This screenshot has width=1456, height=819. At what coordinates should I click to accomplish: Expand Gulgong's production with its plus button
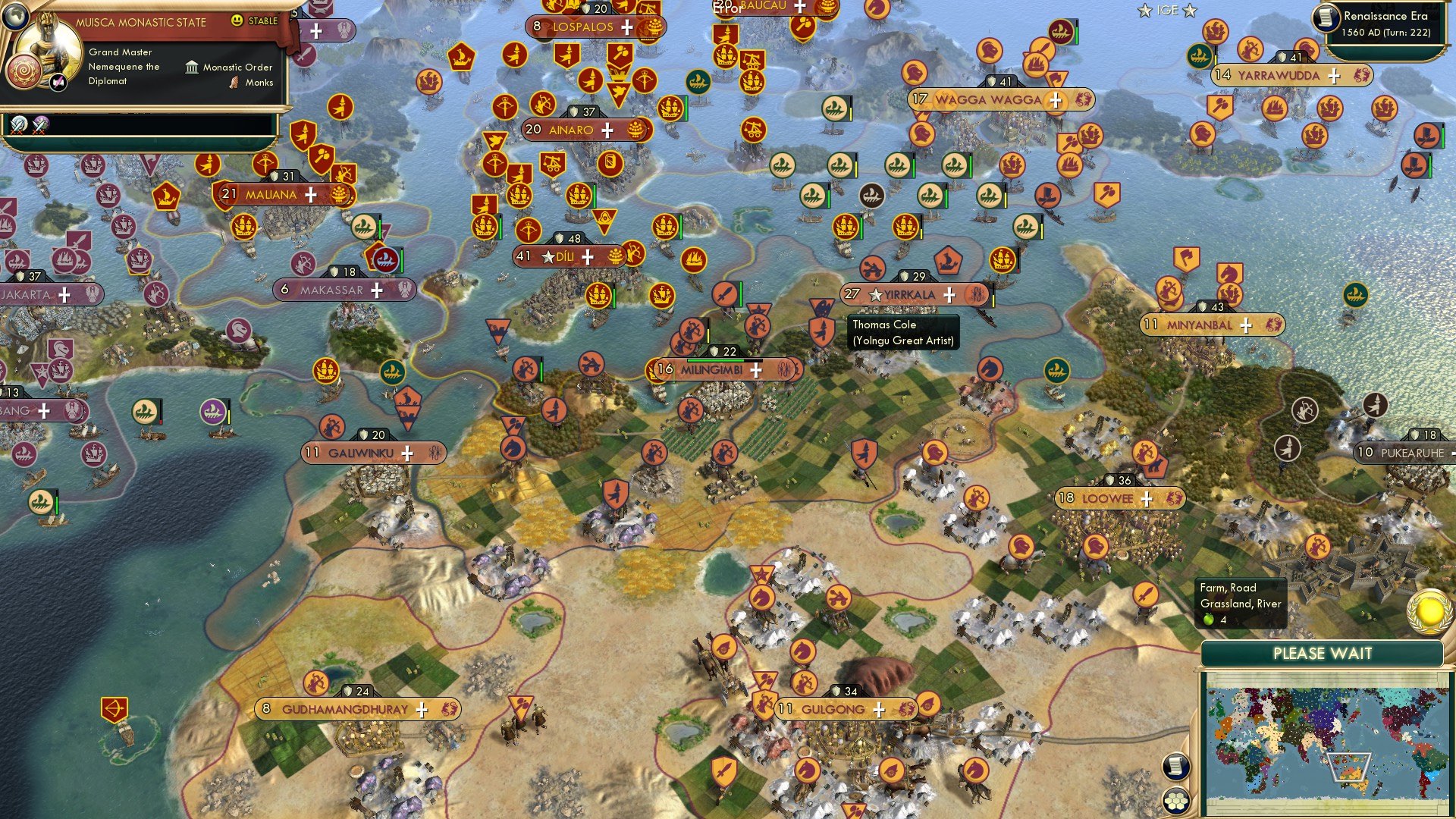(879, 710)
